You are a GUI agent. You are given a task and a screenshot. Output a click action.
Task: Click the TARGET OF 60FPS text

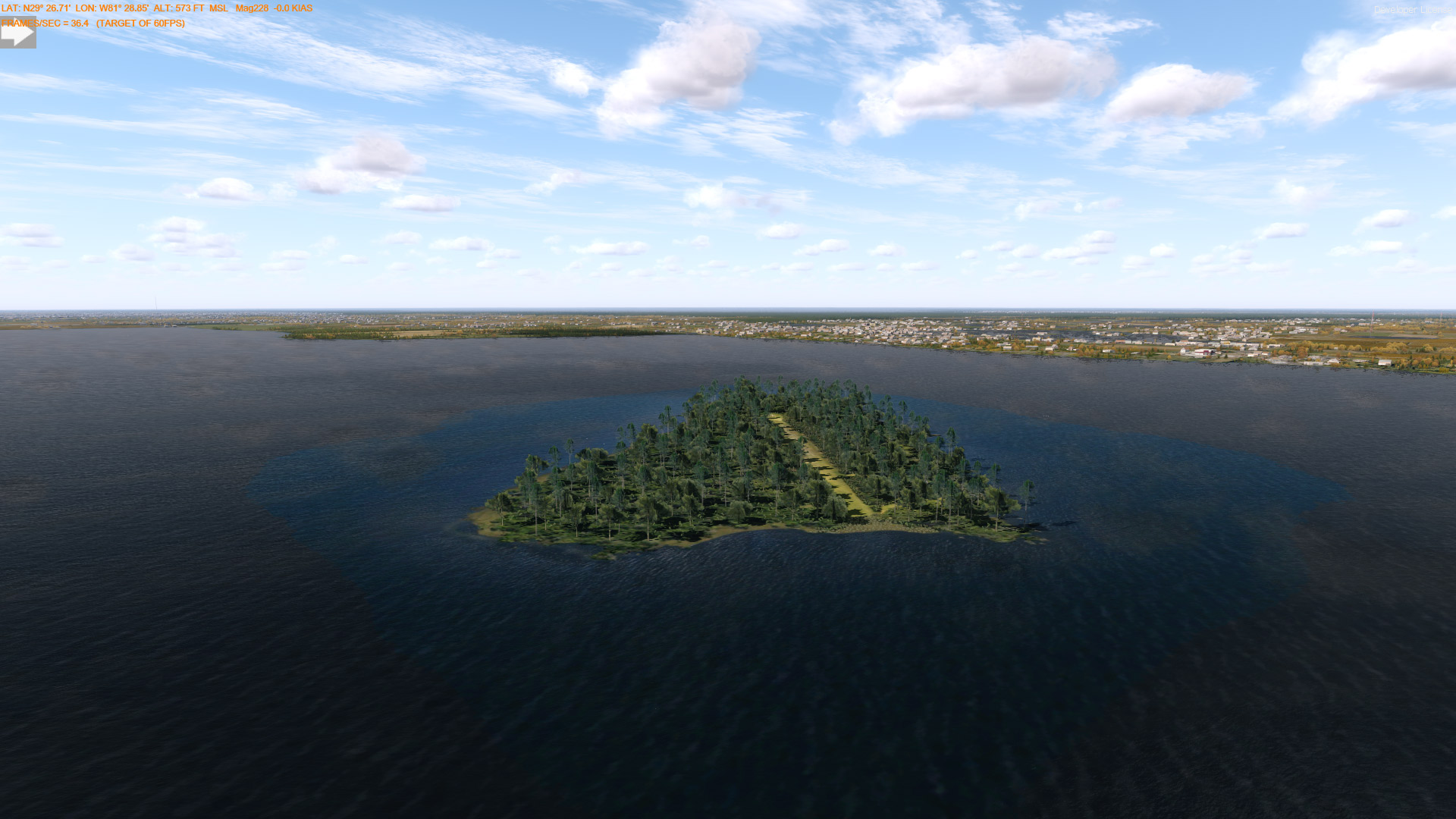[141, 23]
